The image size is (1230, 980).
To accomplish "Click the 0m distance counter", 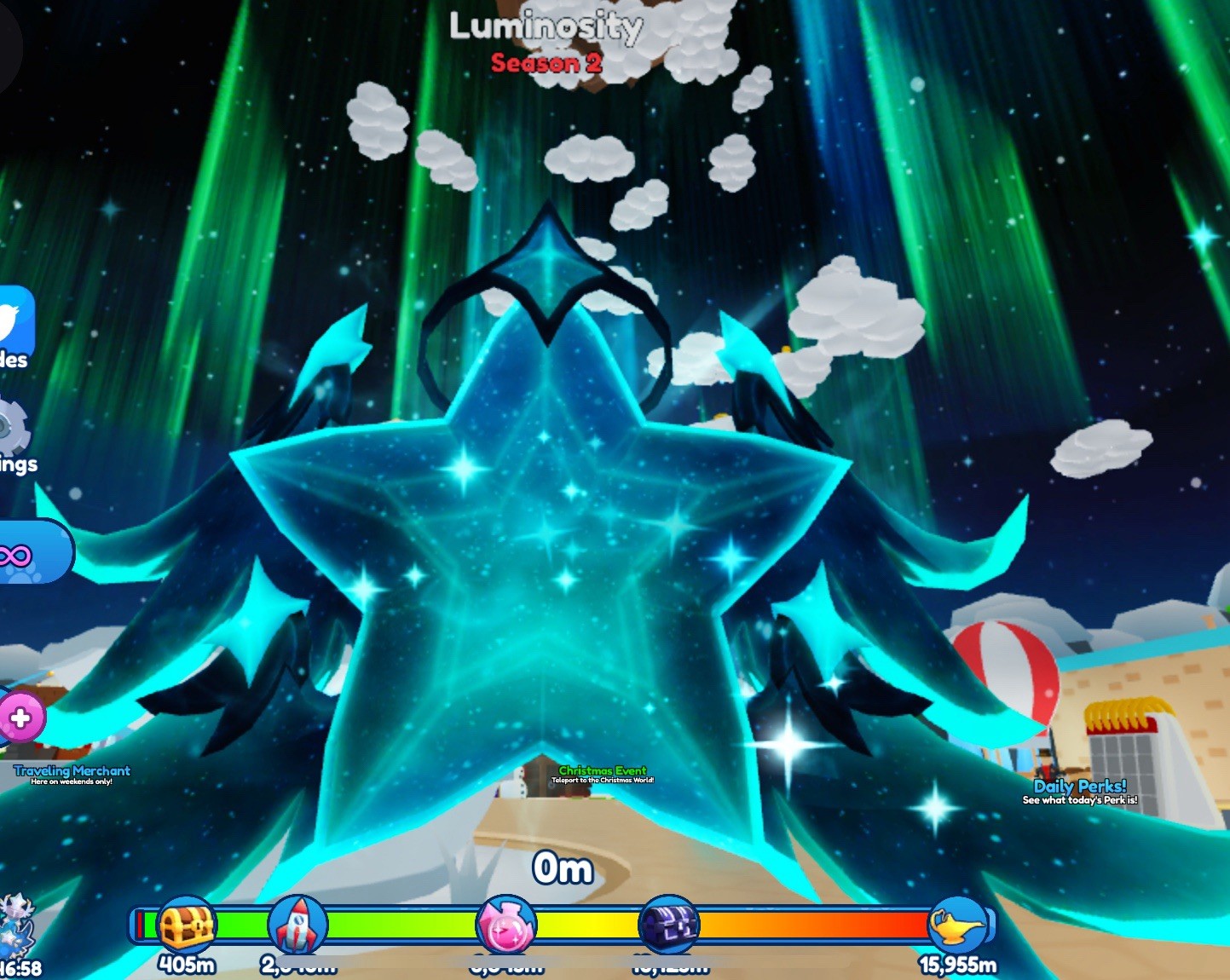I will point(561,868).
